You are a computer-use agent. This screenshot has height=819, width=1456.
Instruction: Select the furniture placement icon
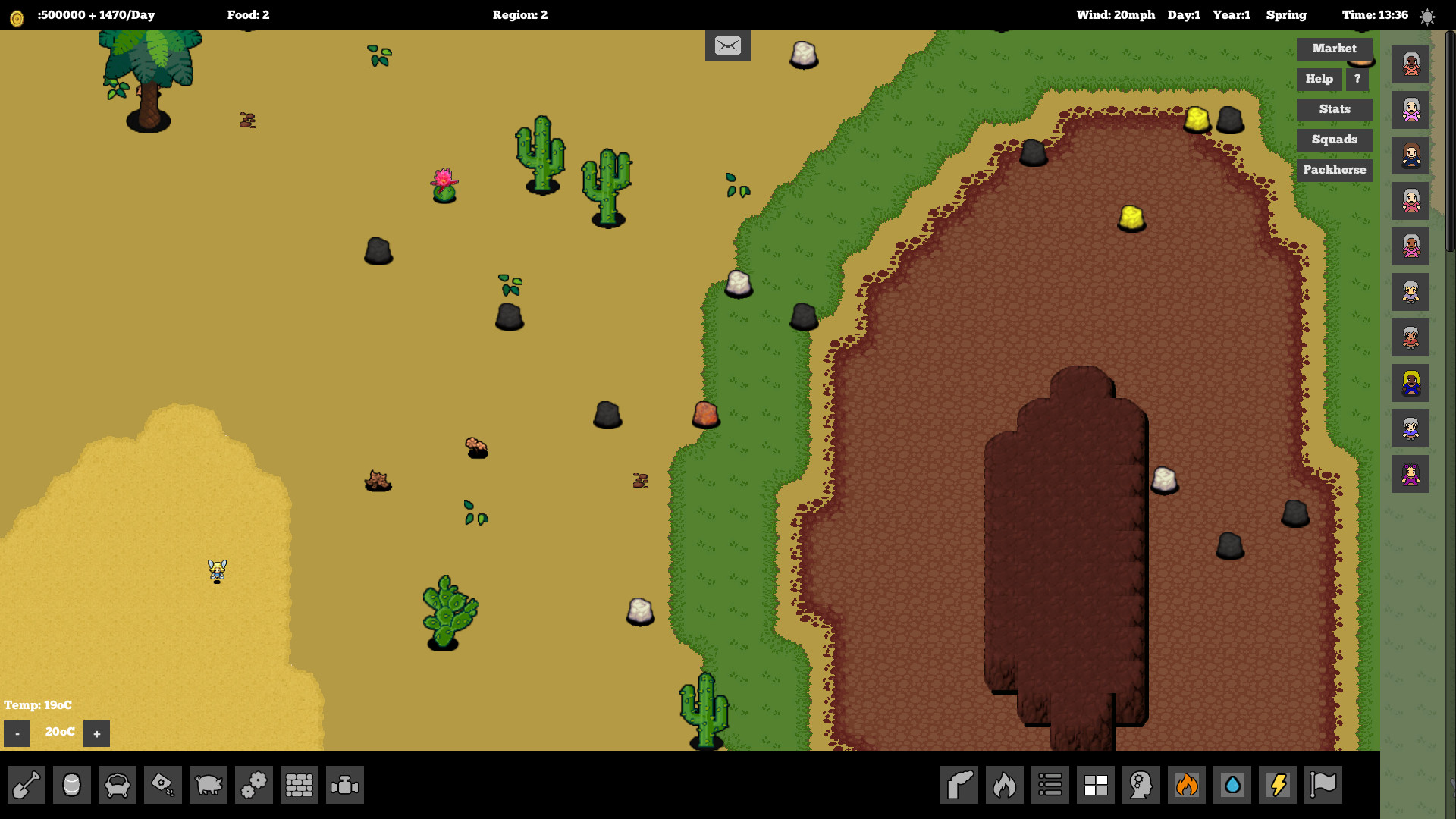coord(118,785)
